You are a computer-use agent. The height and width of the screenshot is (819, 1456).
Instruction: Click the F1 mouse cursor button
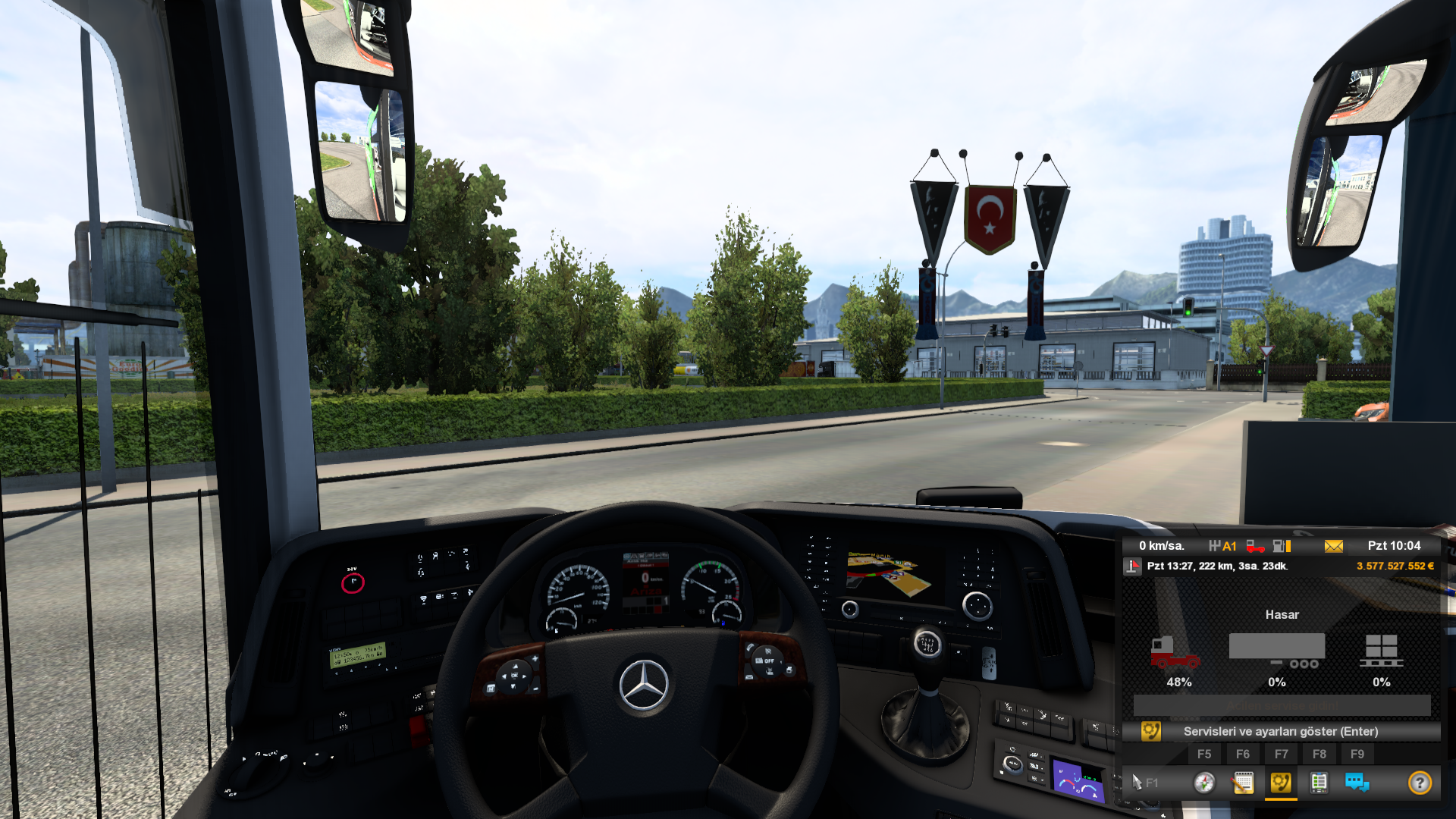coord(1144,782)
